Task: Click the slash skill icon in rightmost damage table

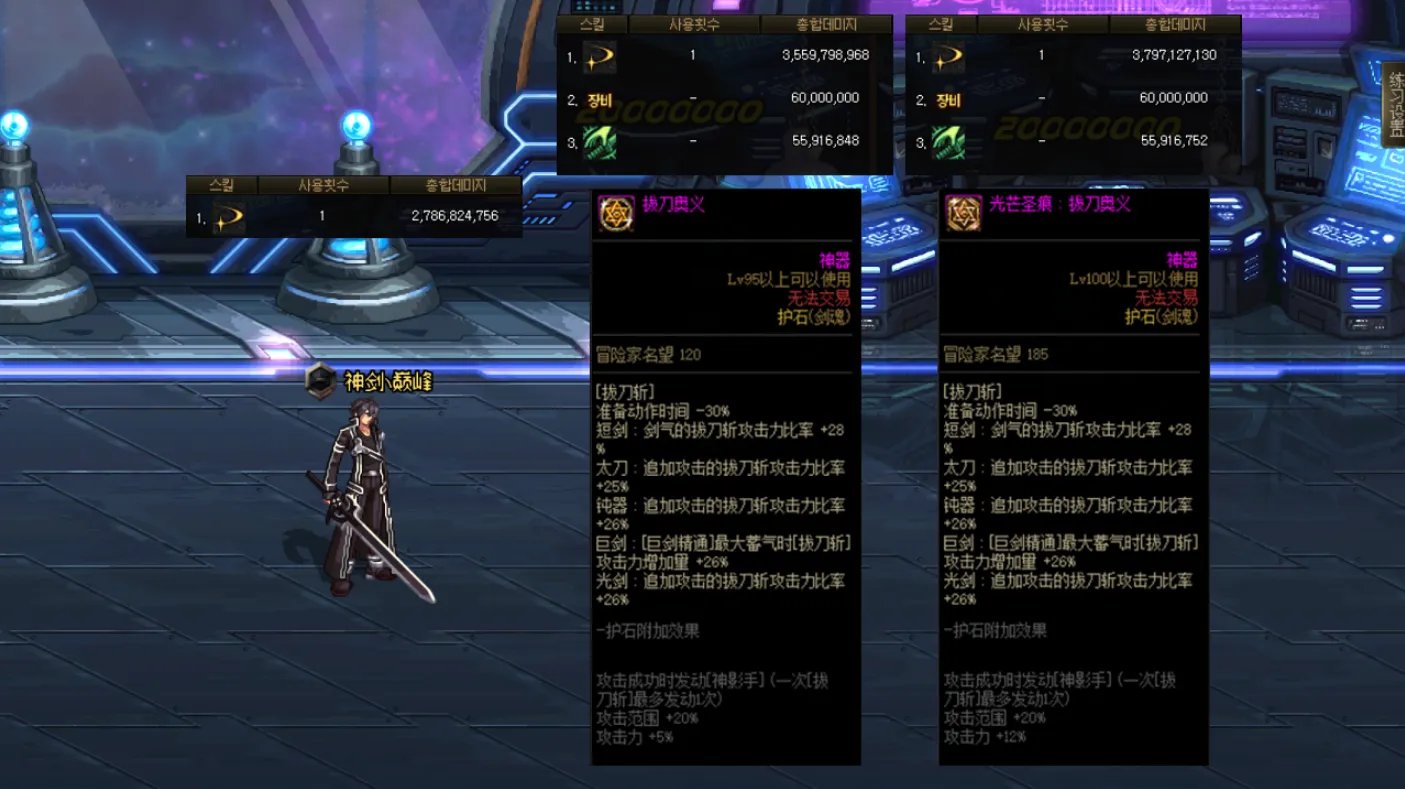Action: [x=949, y=57]
